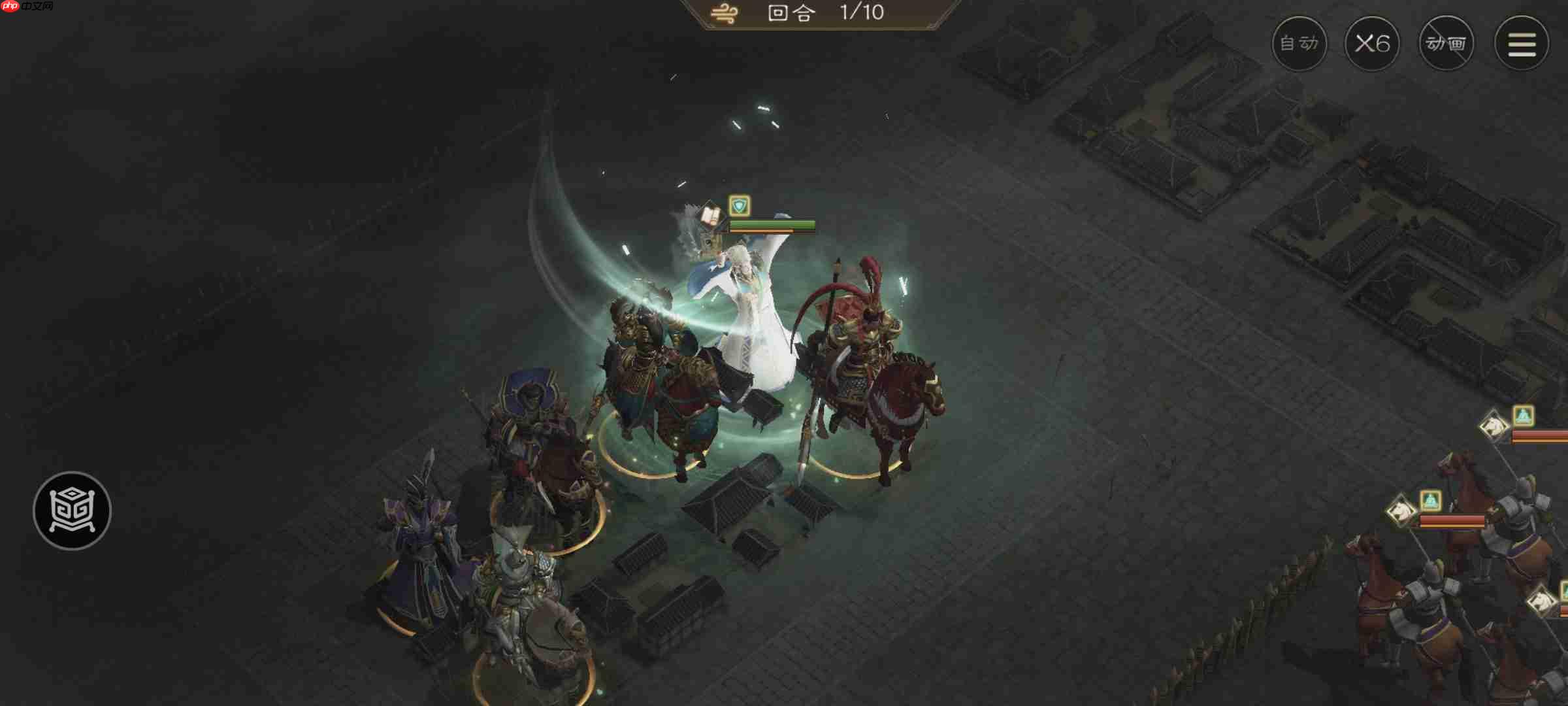Viewport: 1568px width, 706px height.
Task: Select the bottom horse unit icon near the right fence
Action: 1541,601
